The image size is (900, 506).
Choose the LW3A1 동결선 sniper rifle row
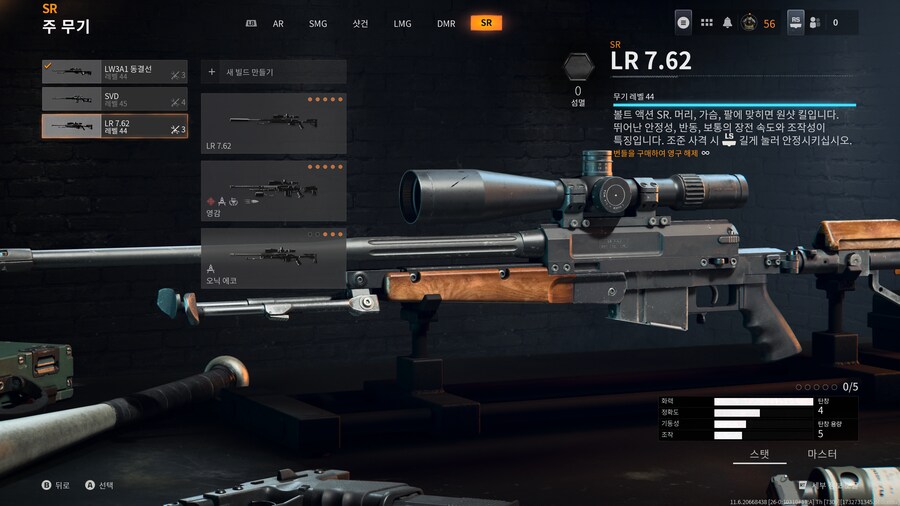[x=115, y=72]
